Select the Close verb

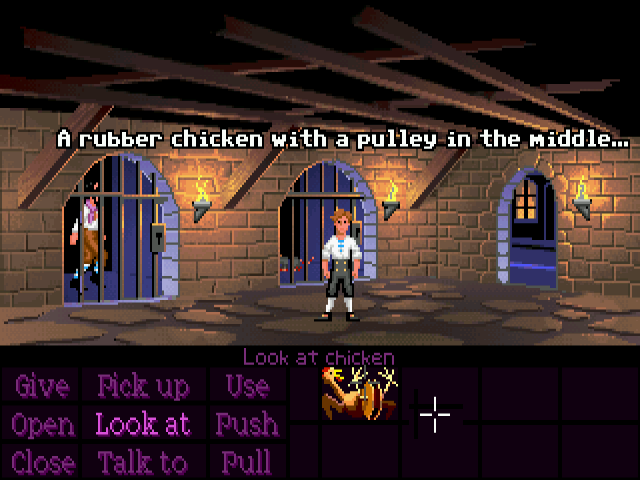(43, 462)
